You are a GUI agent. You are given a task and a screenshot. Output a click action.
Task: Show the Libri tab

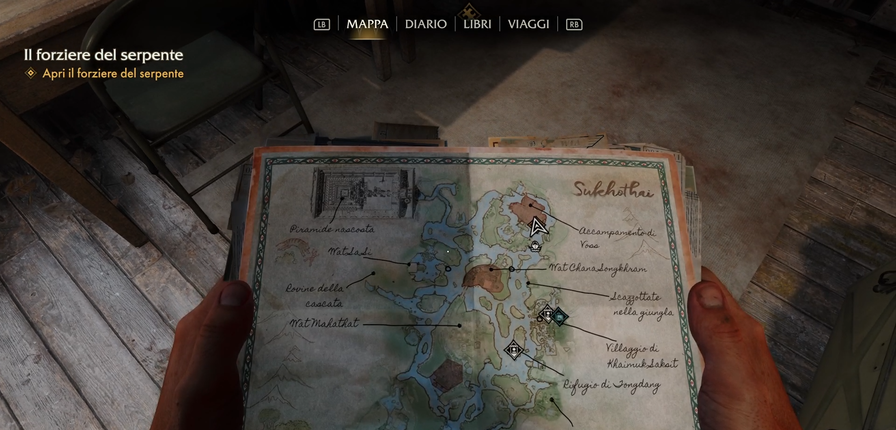click(477, 24)
